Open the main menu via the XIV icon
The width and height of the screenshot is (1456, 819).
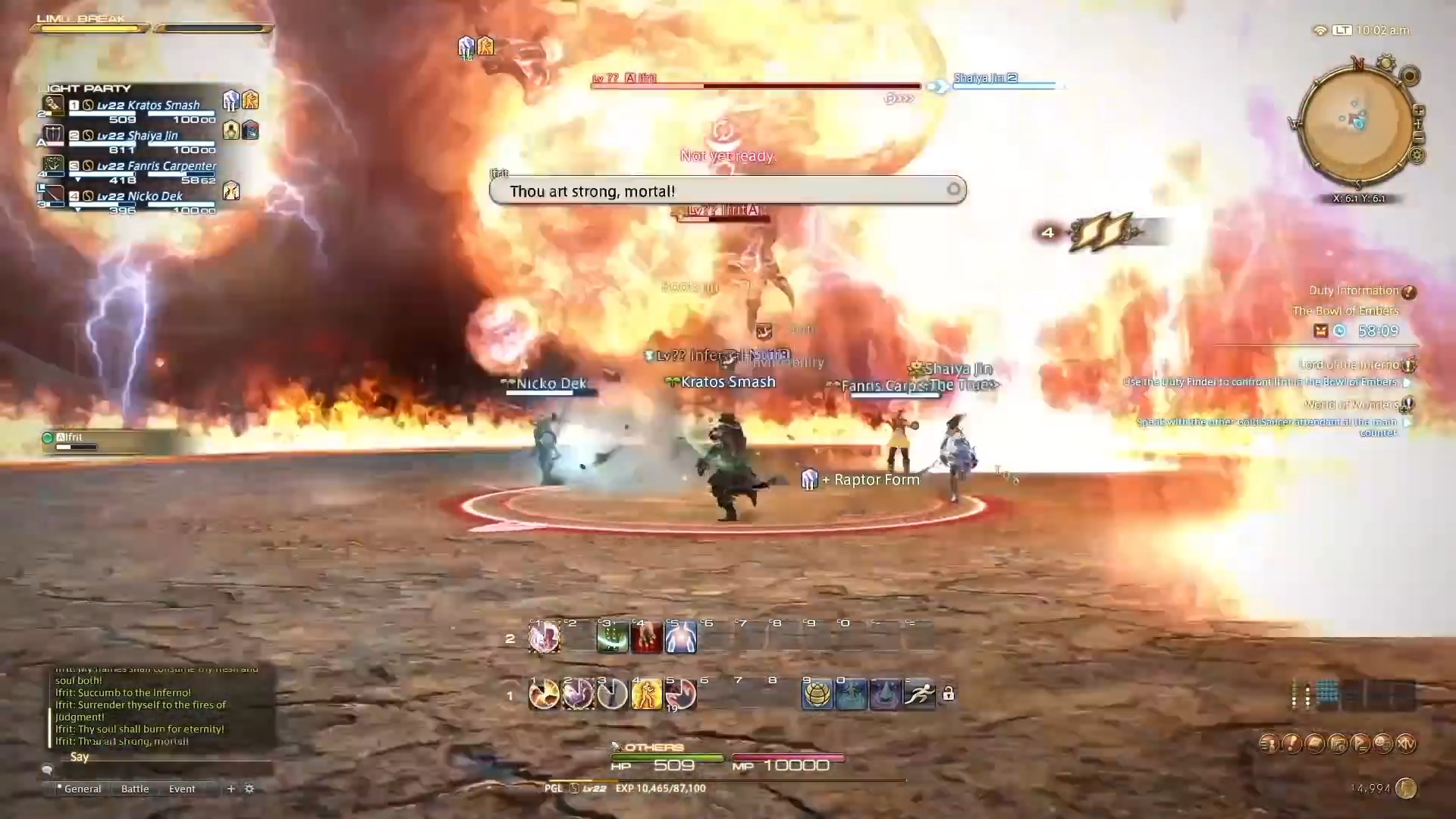pyautogui.click(x=1406, y=743)
